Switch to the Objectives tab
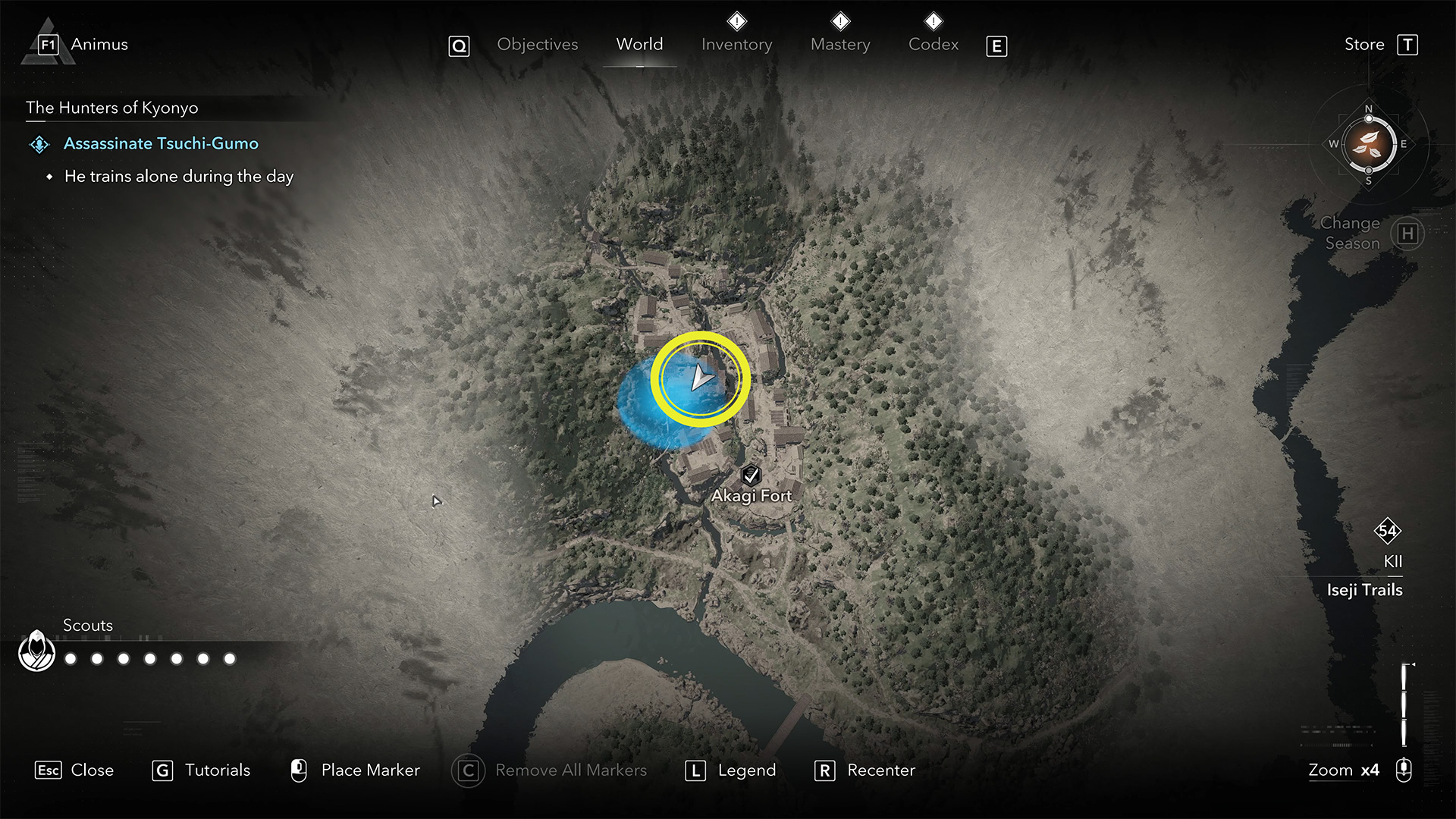This screenshot has width=1456, height=819. pyautogui.click(x=537, y=45)
